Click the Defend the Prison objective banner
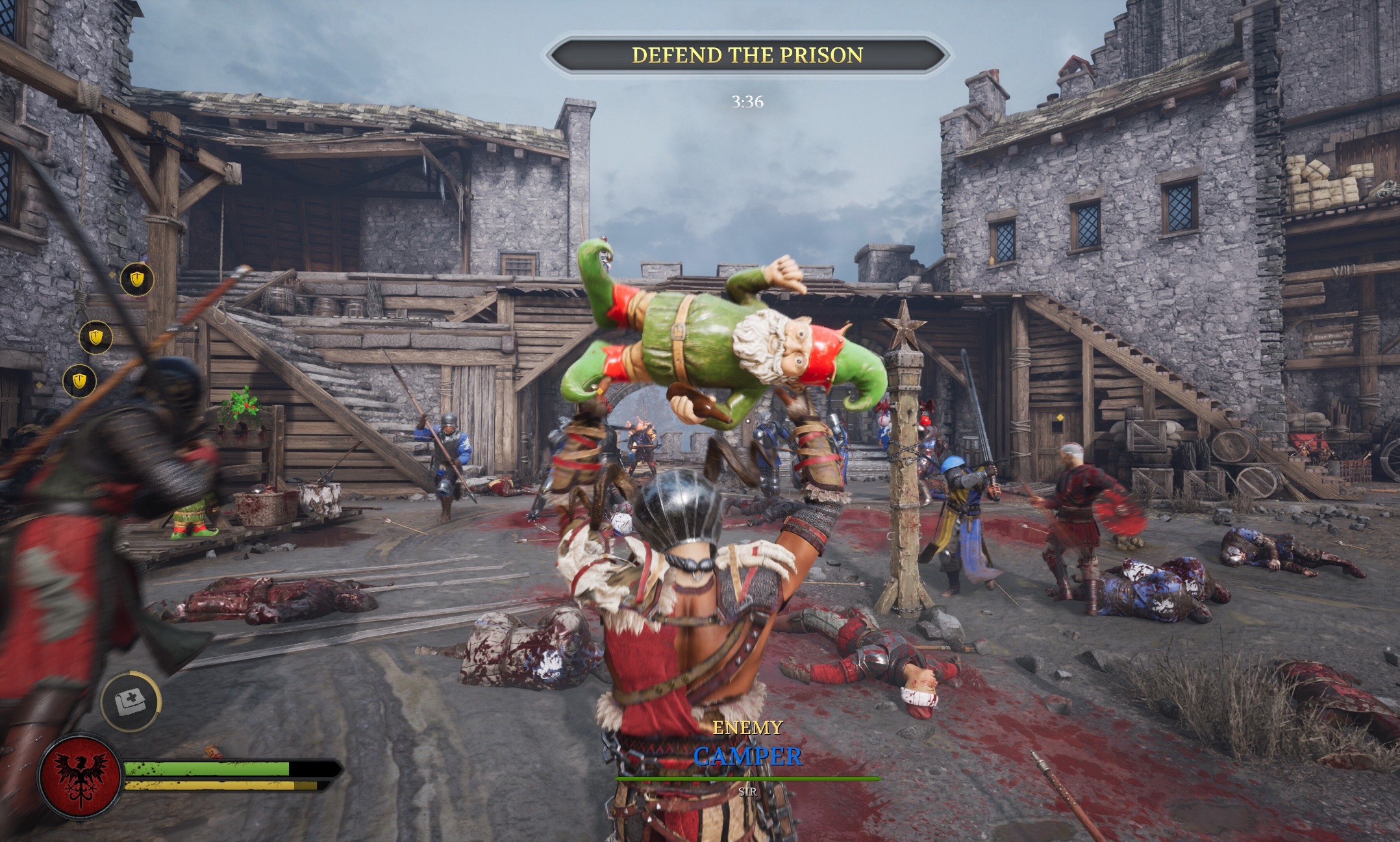Screen dimensions: 1400x842 pos(747,55)
